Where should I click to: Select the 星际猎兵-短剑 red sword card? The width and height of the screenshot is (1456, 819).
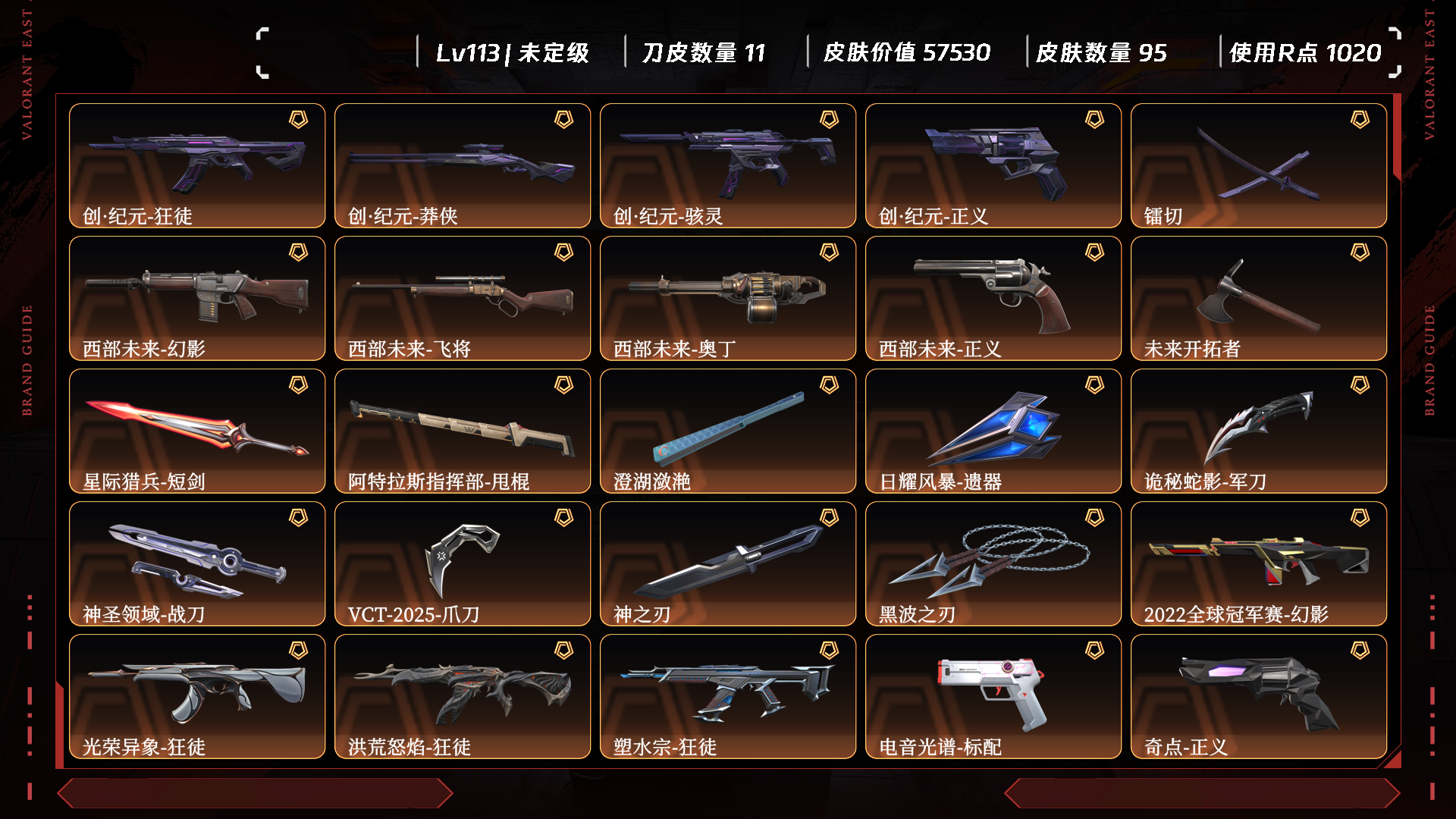click(197, 431)
